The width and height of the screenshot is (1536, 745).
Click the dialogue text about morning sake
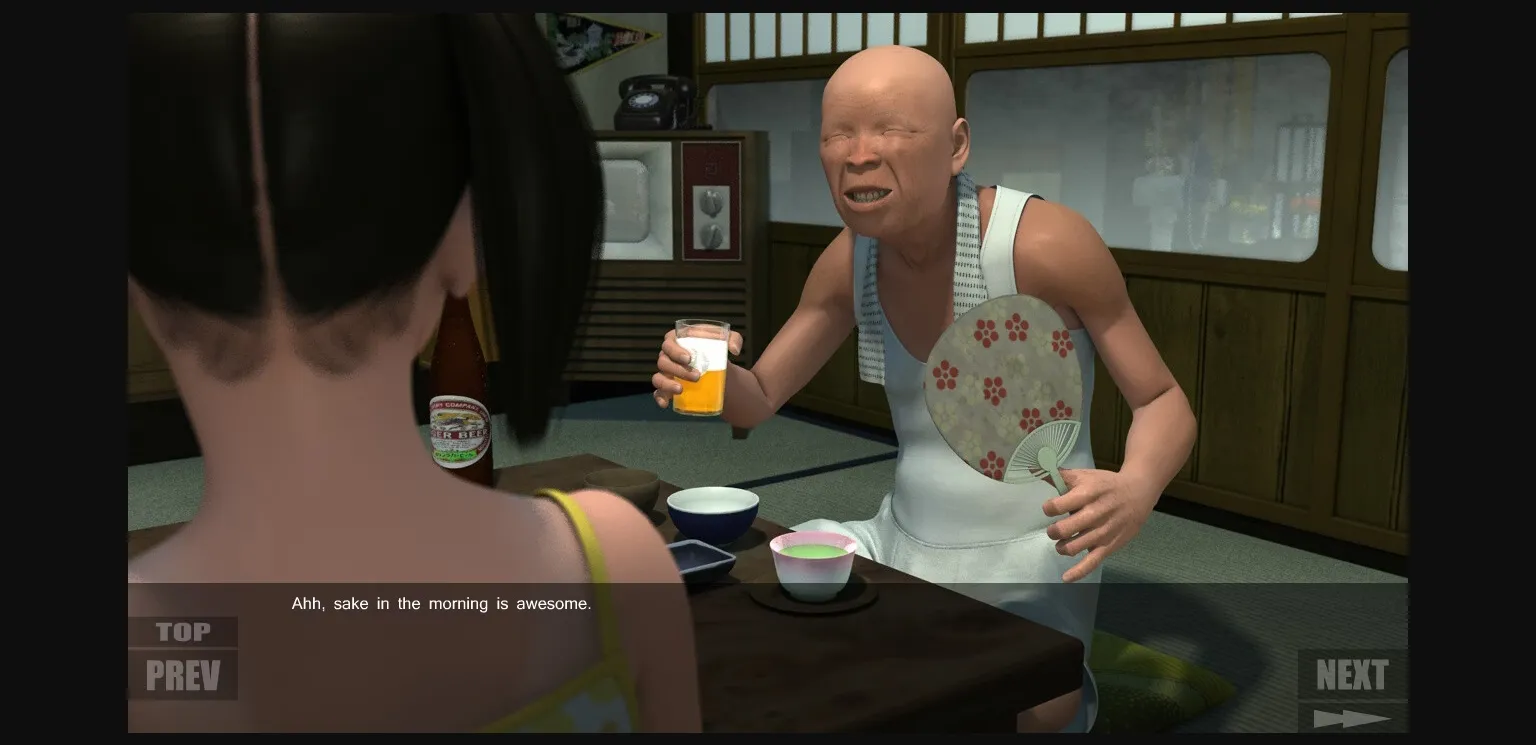pos(440,603)
